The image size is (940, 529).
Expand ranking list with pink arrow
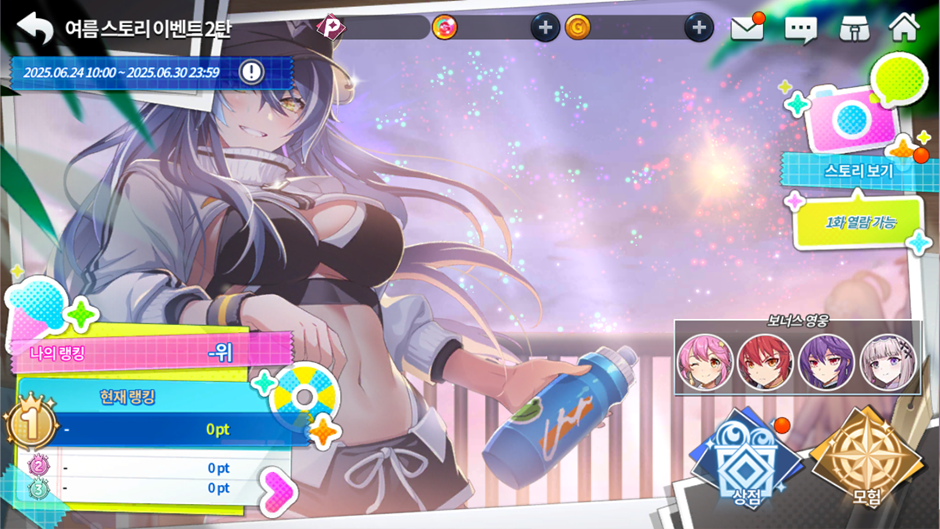click(276, 487)
